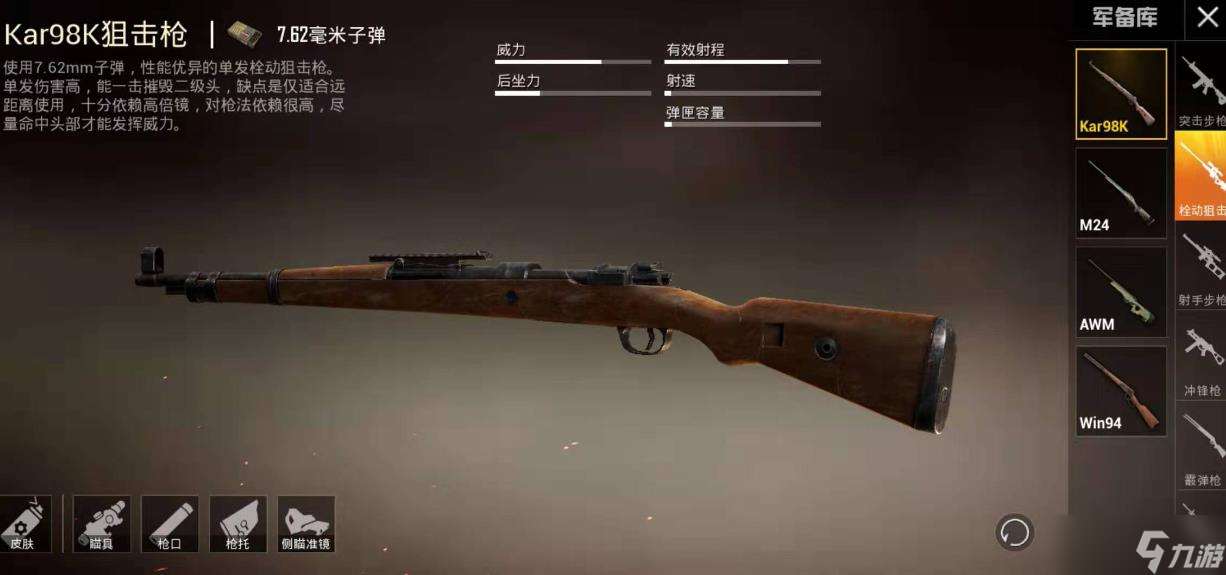The image size is (1226, 575).
Task: Select the Kar98K weapon thumbnail
Action: tap(1121, 93)
